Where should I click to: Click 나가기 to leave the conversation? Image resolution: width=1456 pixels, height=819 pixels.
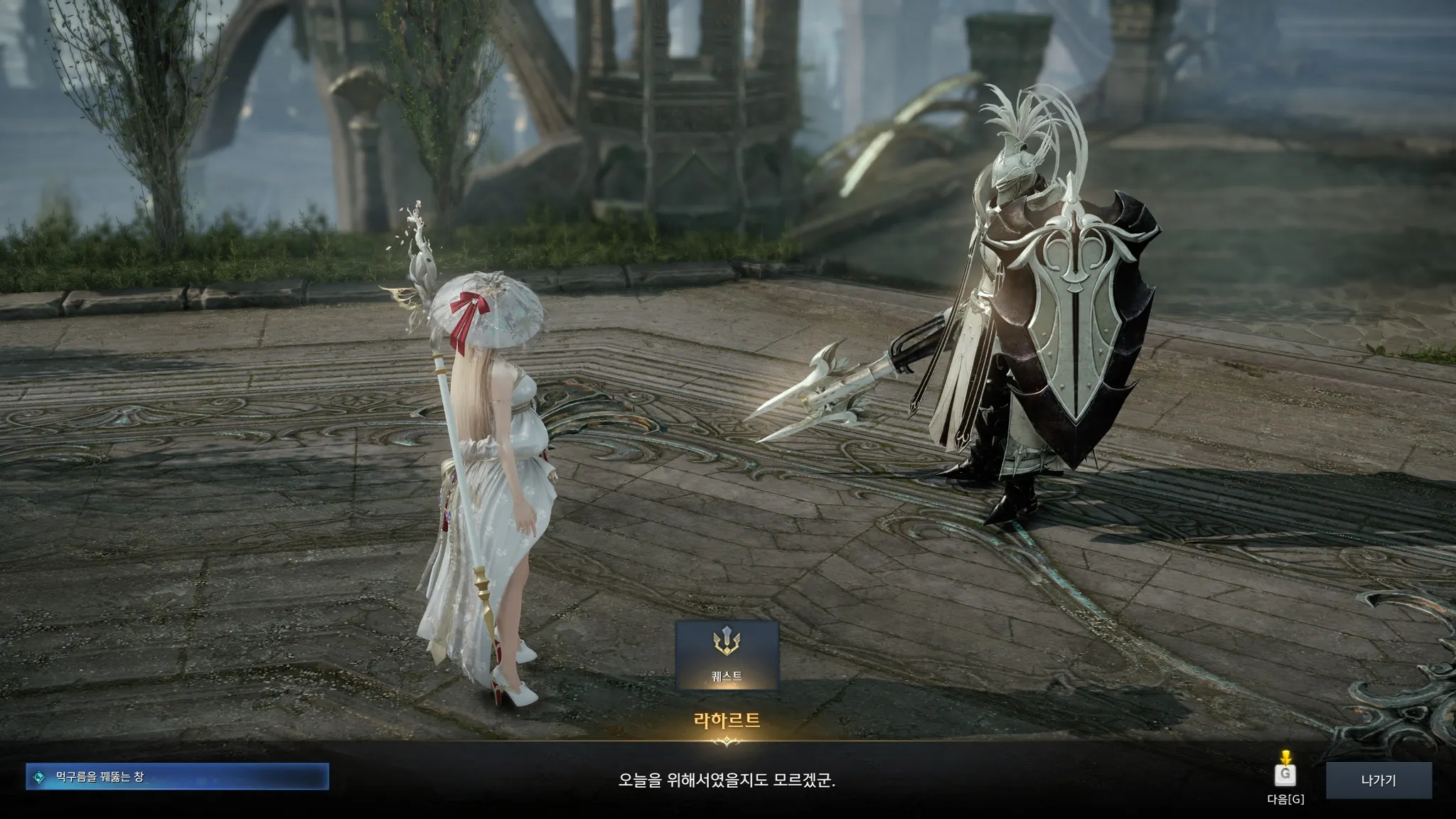(x=1378, y=780)
